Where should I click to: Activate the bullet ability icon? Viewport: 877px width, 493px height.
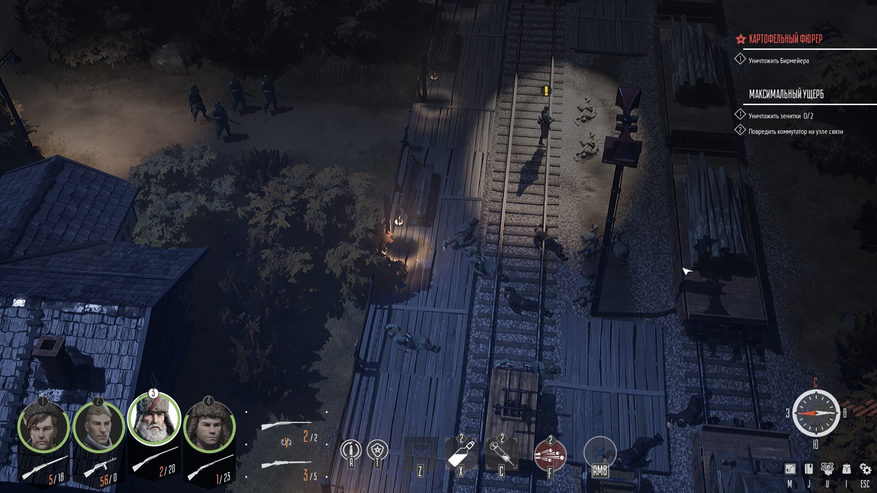click(349, 452)
